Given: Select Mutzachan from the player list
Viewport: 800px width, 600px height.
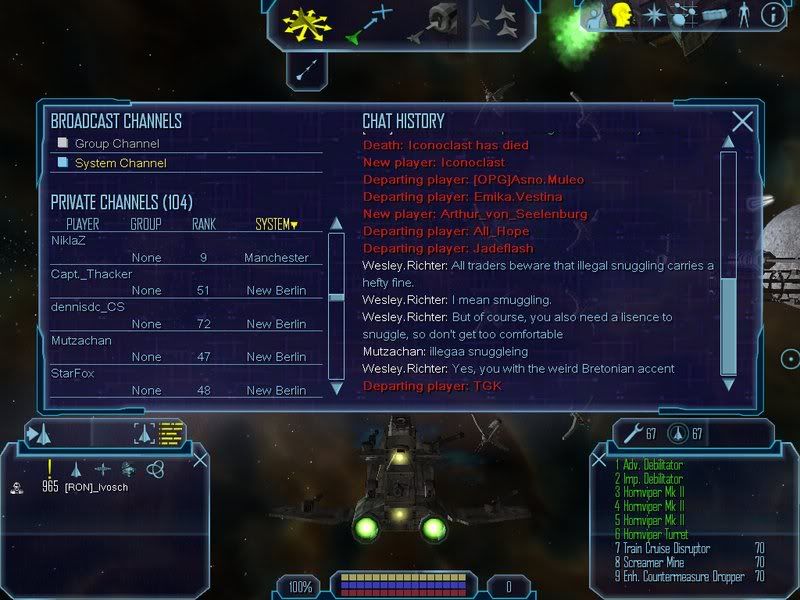Looking at the screenshot, I should click(x=79, y=340).
